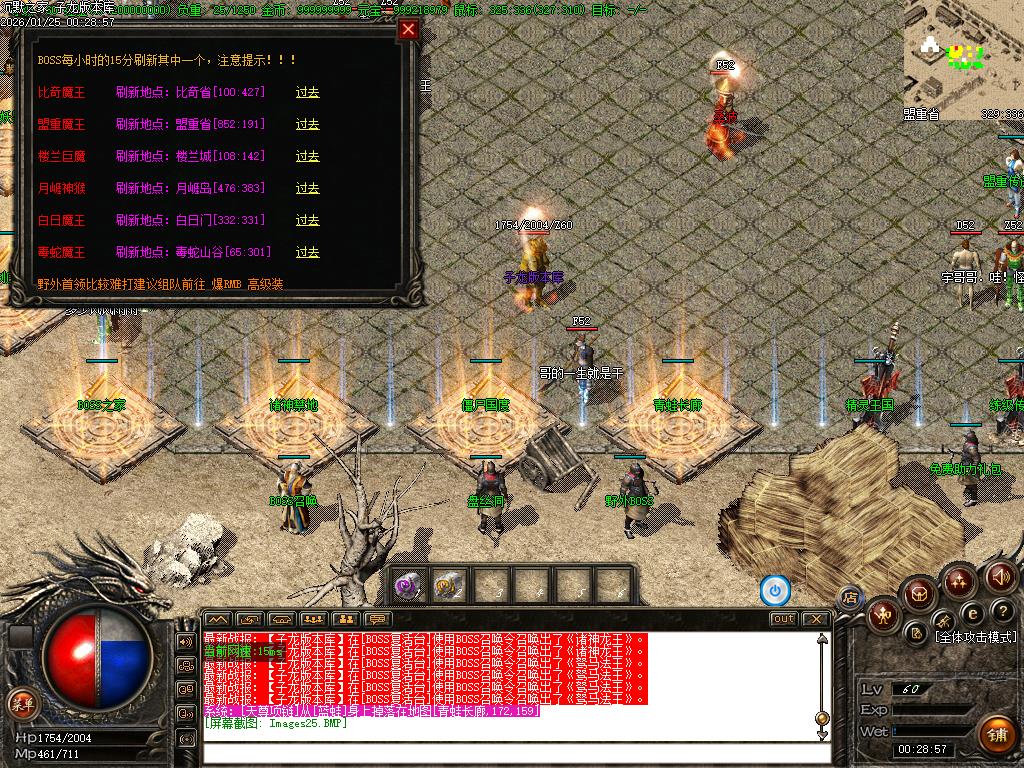Open the 菜单 menu button
1024x768 pixels.
coord(21,702)
